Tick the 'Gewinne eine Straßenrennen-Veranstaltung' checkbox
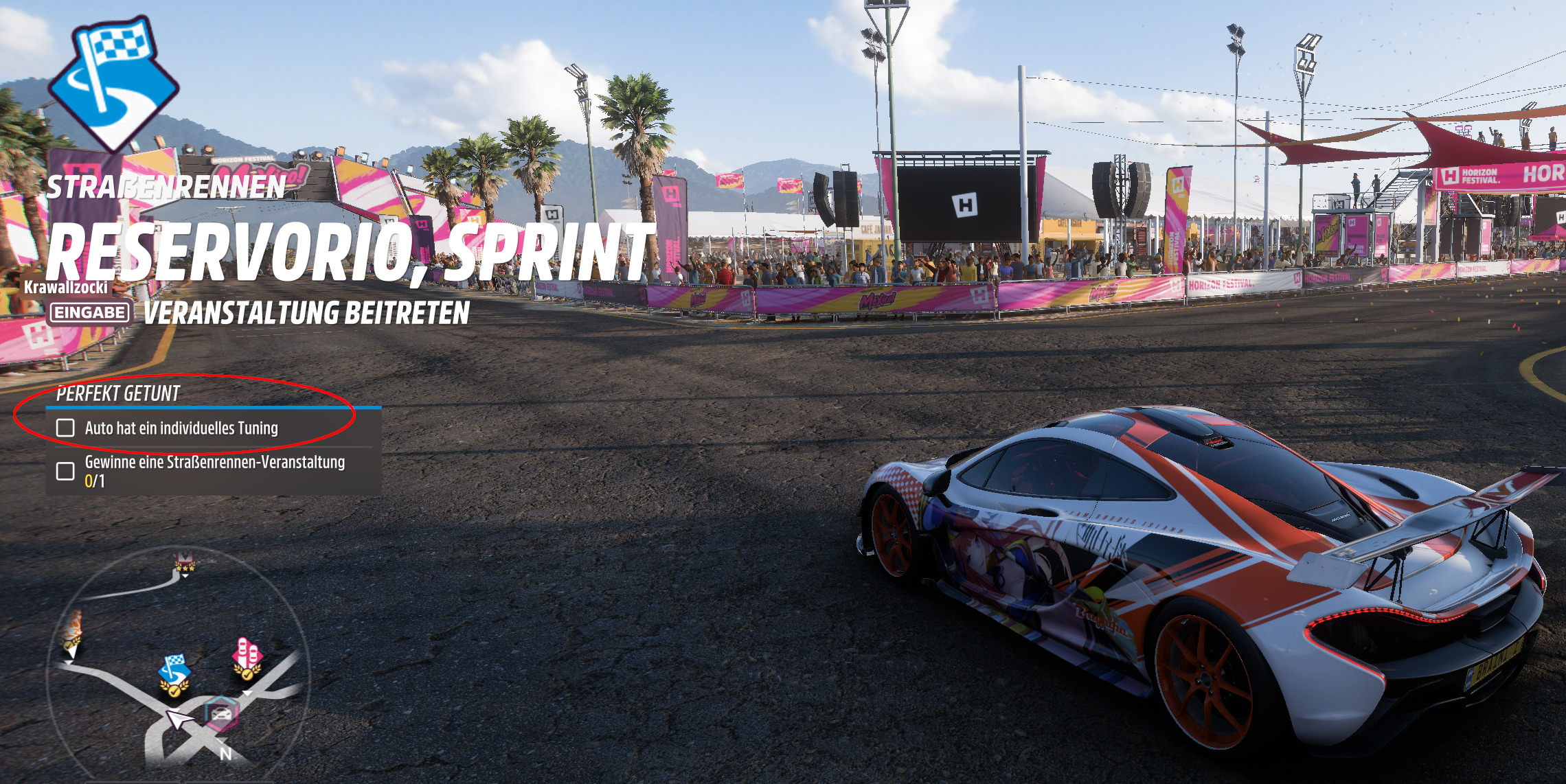Screen dimensions: 1566x784 (67, 470)
